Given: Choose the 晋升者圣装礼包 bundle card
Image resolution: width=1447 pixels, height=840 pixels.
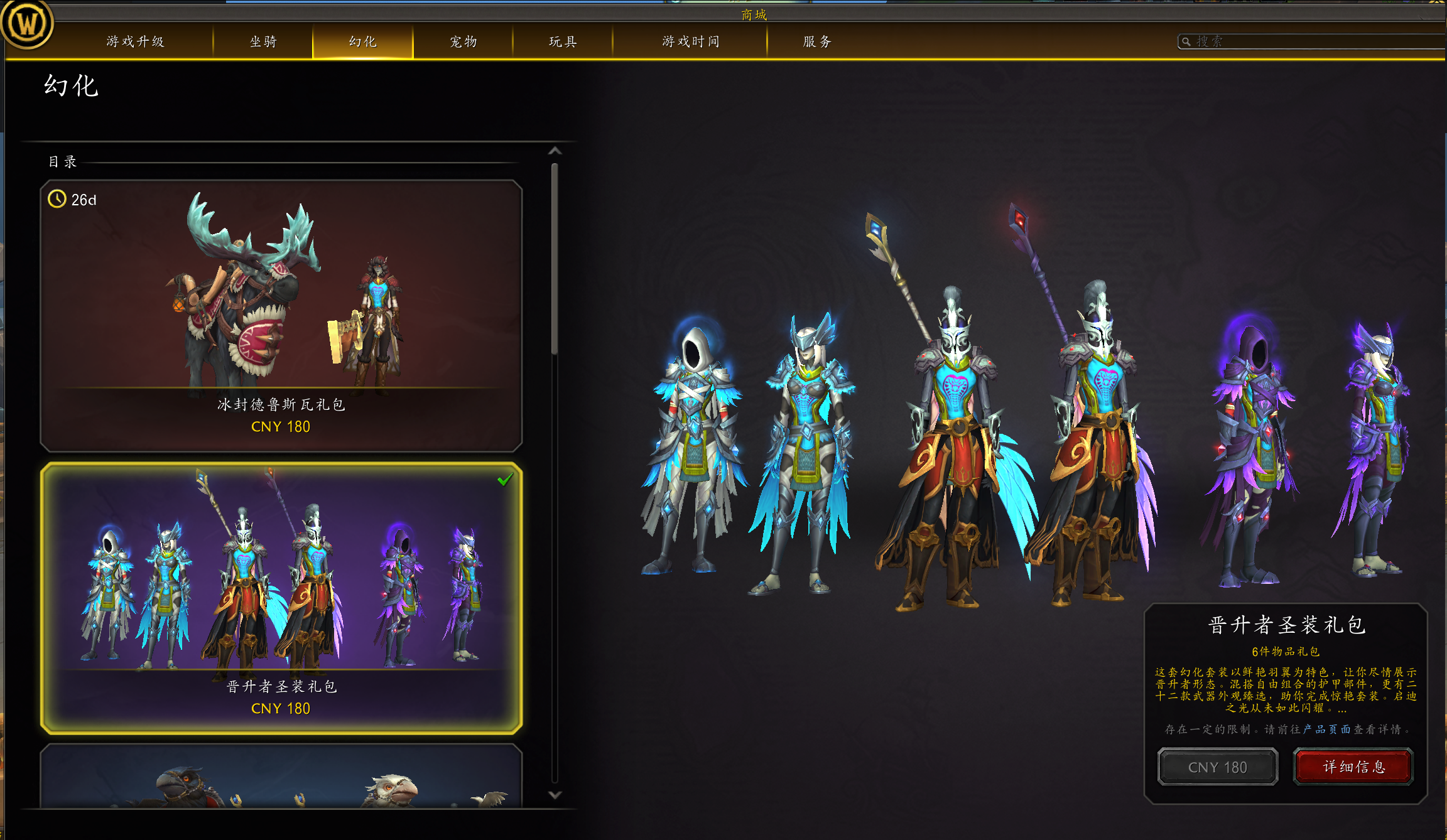Looking at the screenshot, I should [281, 598].
